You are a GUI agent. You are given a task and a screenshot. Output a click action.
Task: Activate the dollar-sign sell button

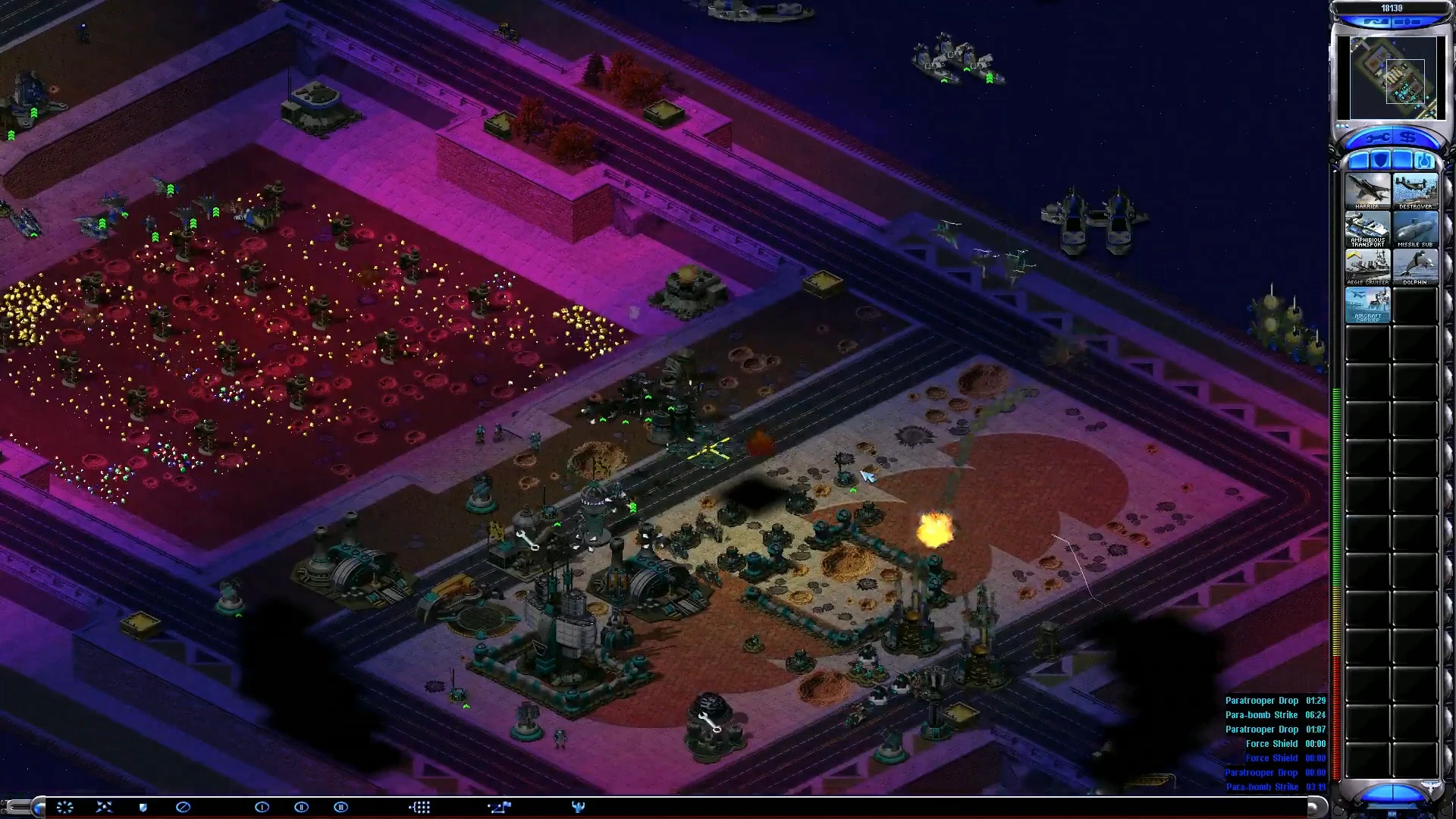click(x=1408, y=138)
